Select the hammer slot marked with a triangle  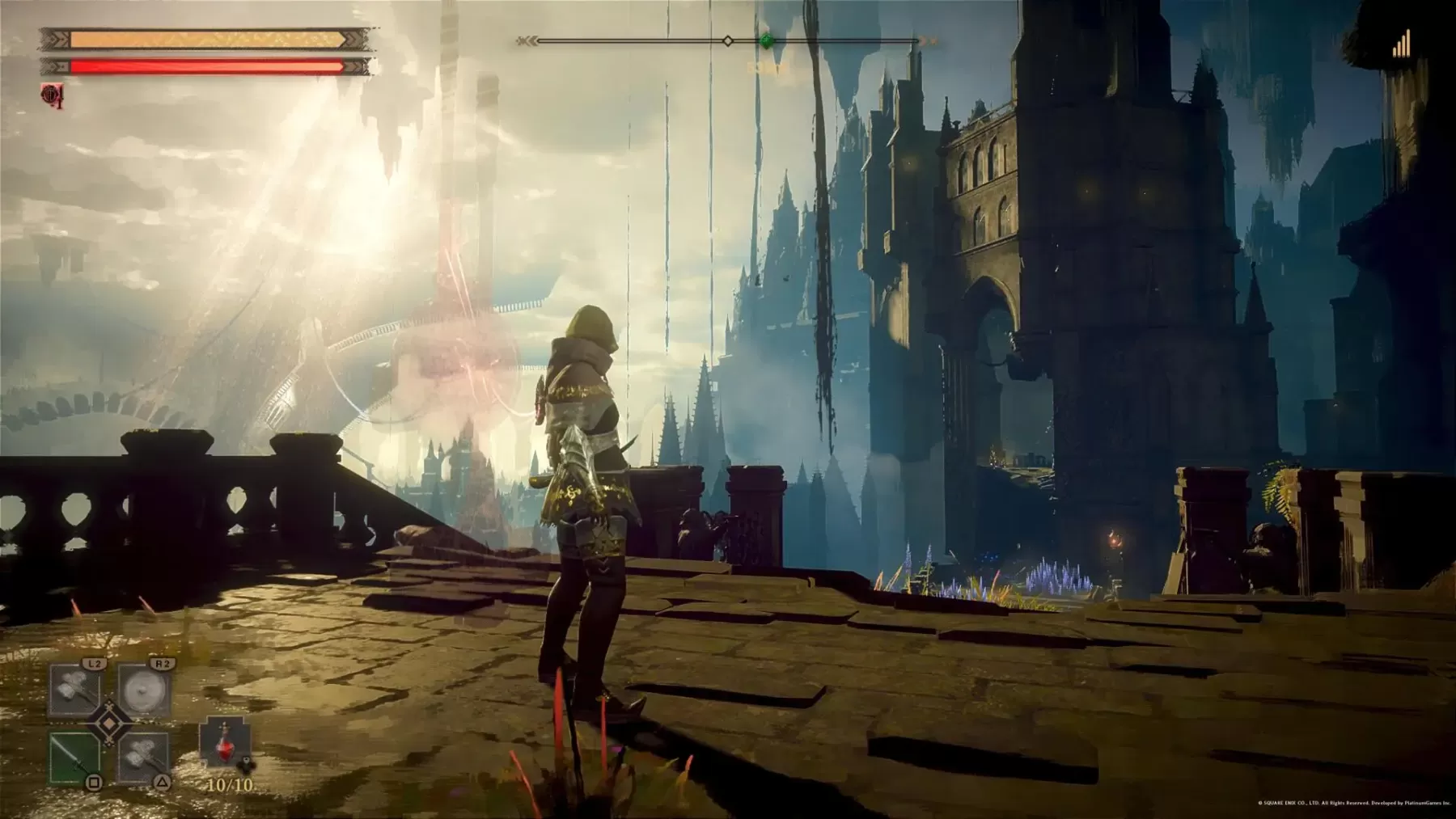[145, 758]
